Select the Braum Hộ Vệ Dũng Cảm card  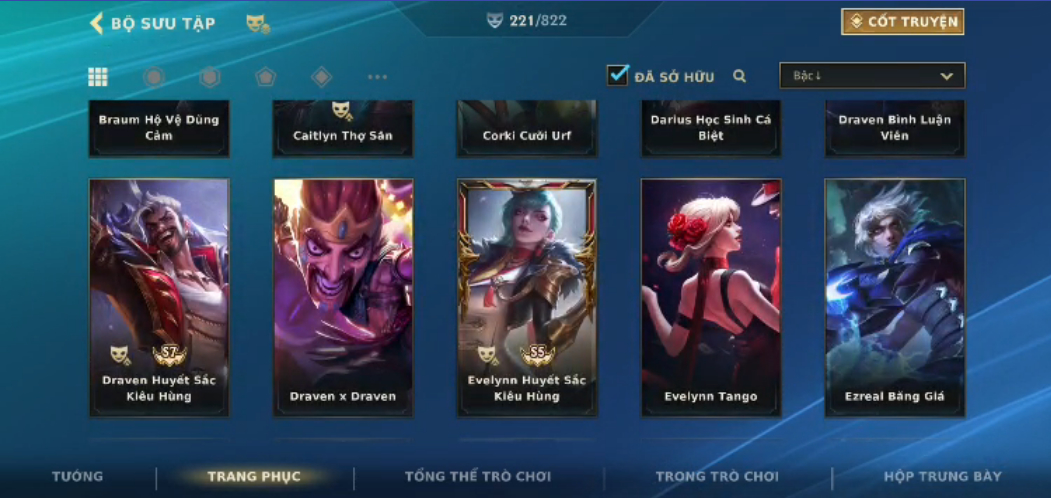159,128
